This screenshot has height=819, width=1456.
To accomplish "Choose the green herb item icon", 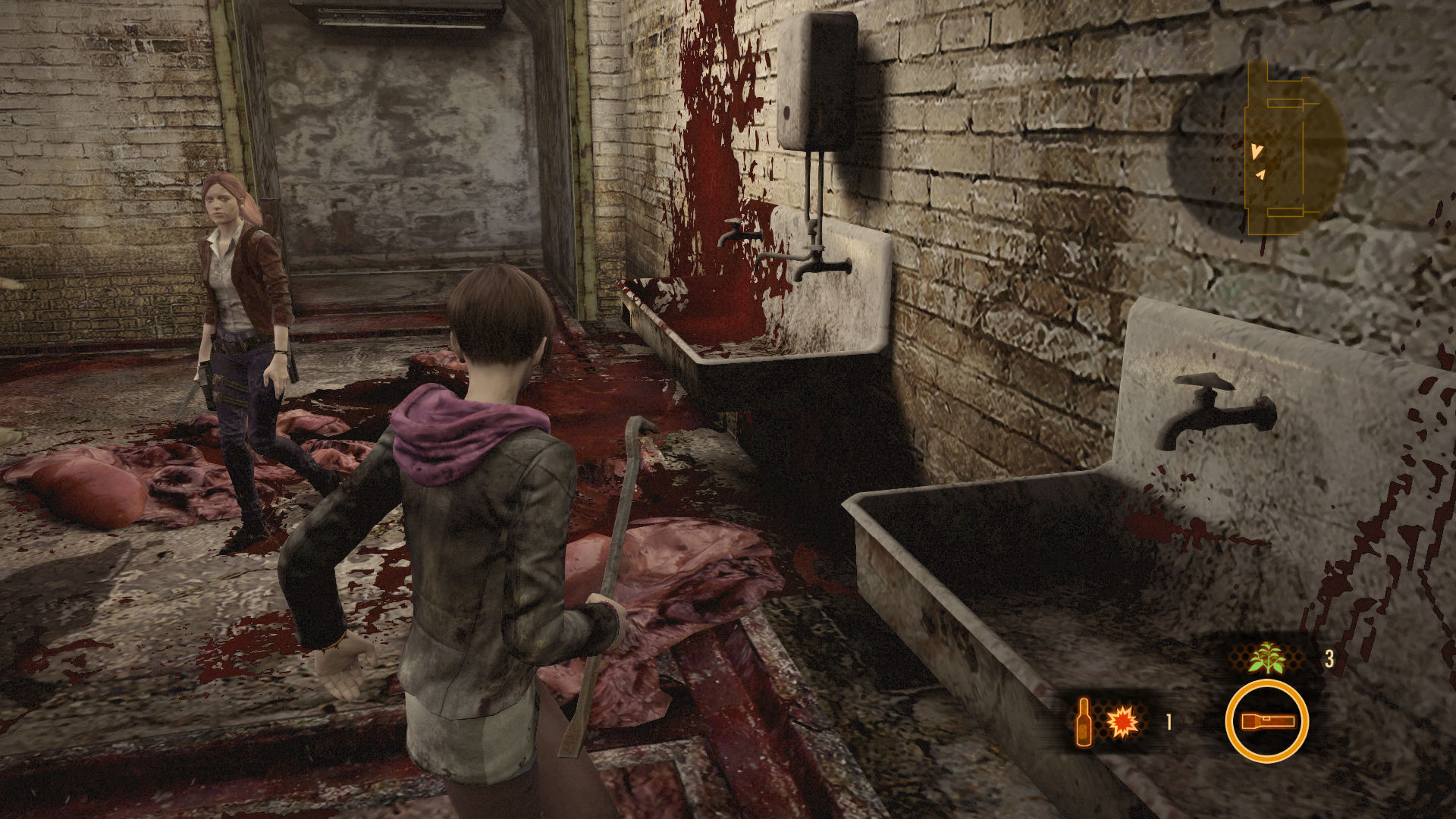I will pos(1266,658).
